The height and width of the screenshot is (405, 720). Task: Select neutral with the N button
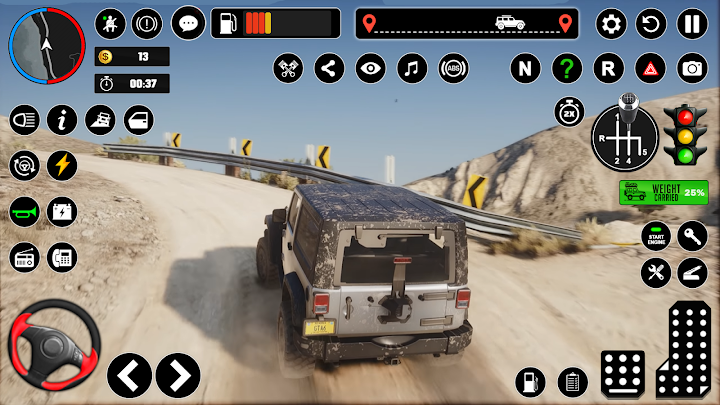tap(525, 68)
